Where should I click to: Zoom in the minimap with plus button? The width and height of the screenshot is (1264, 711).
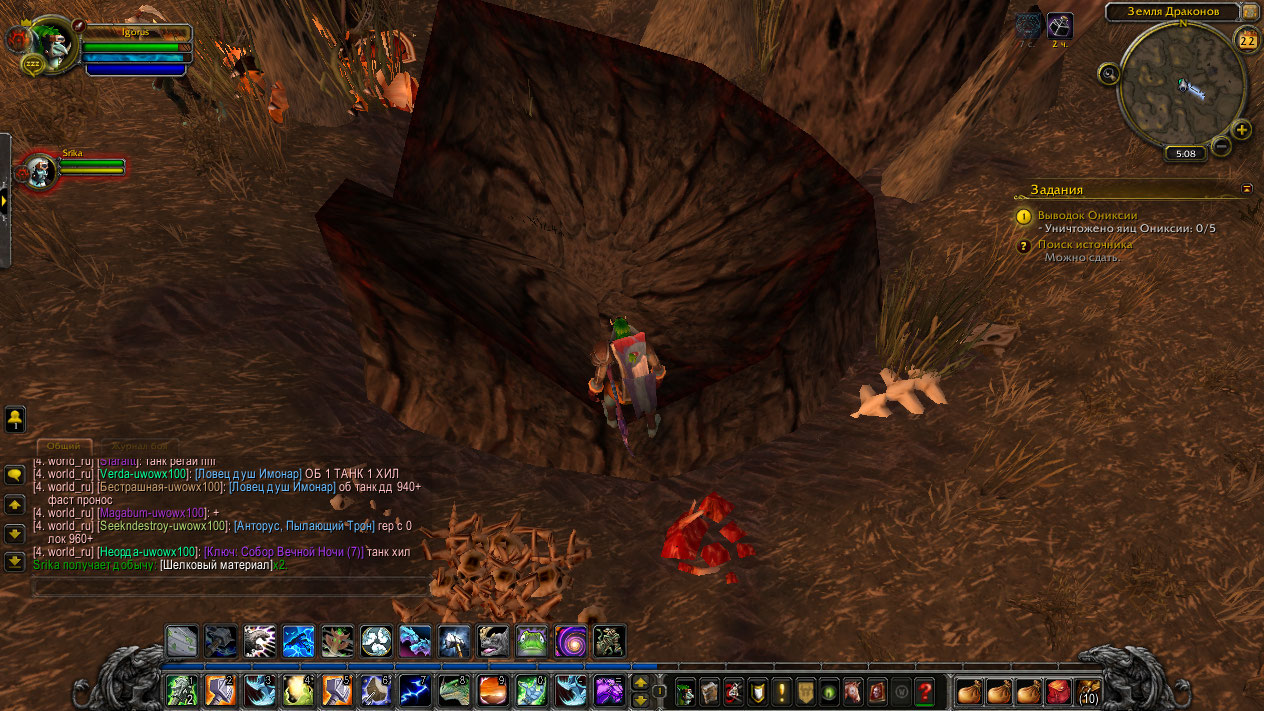pos(1242,130)
